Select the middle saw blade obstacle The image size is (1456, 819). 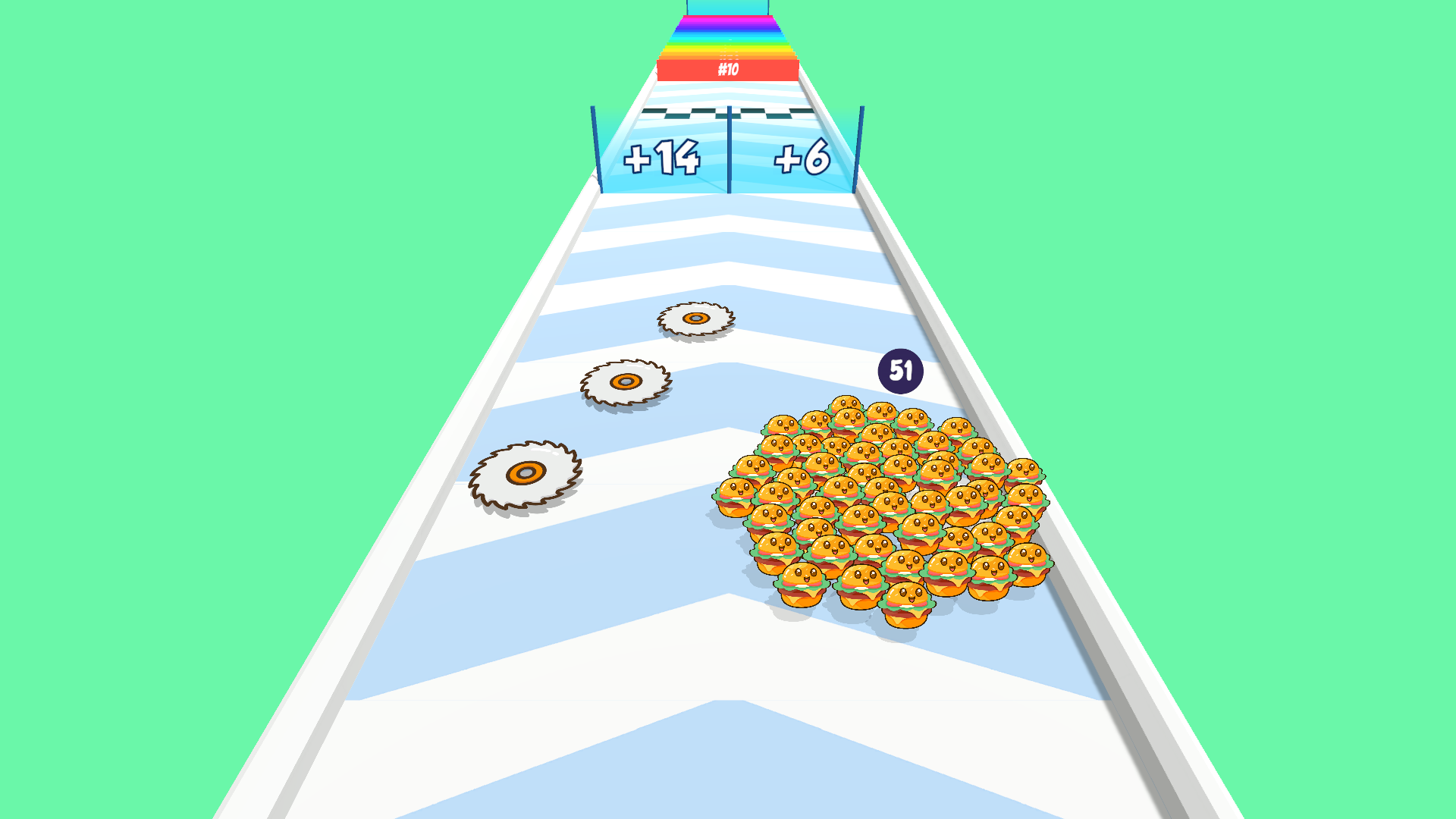coord(627,379)
